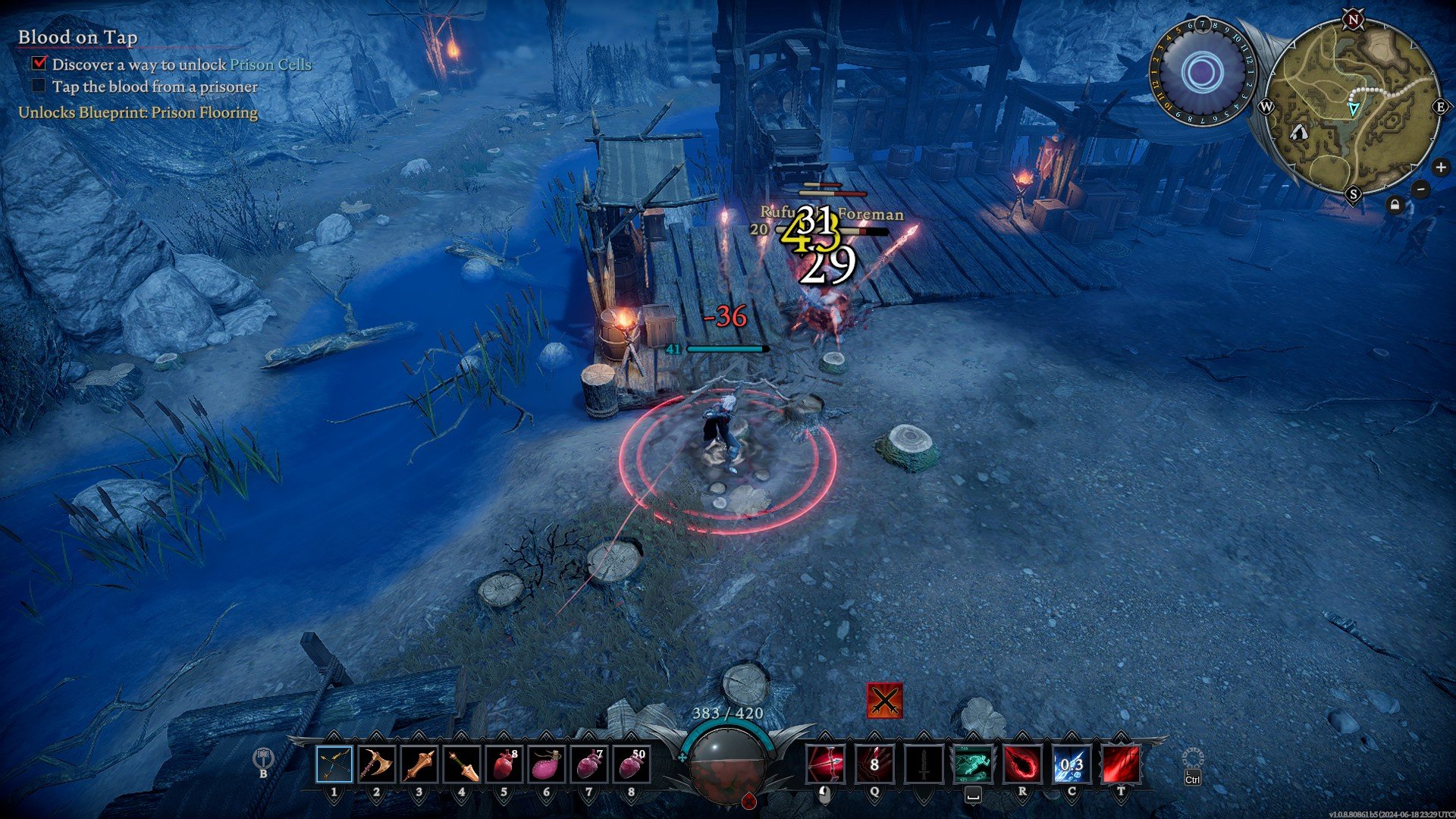Equip the axe from the hotbar
The height and width of the screenshot is (819, 1456).
coord(376,764)
